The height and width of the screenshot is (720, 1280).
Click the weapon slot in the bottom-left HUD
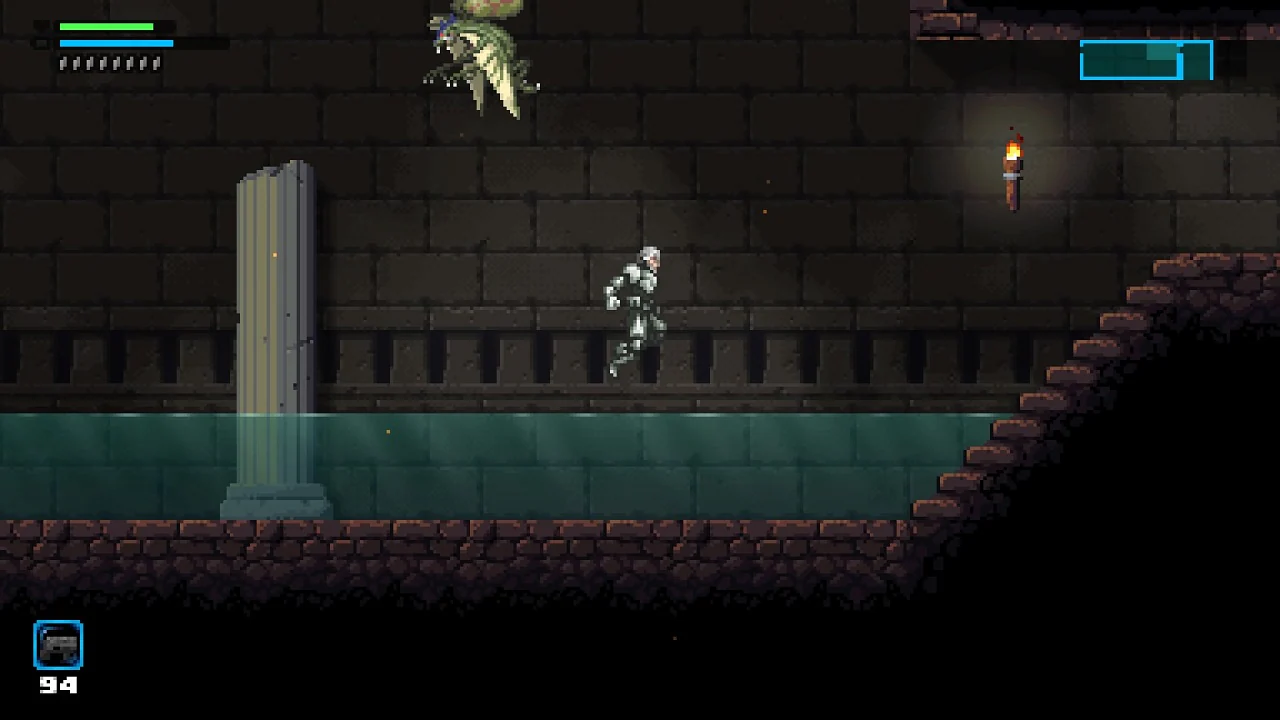click(x=57, y=645)
